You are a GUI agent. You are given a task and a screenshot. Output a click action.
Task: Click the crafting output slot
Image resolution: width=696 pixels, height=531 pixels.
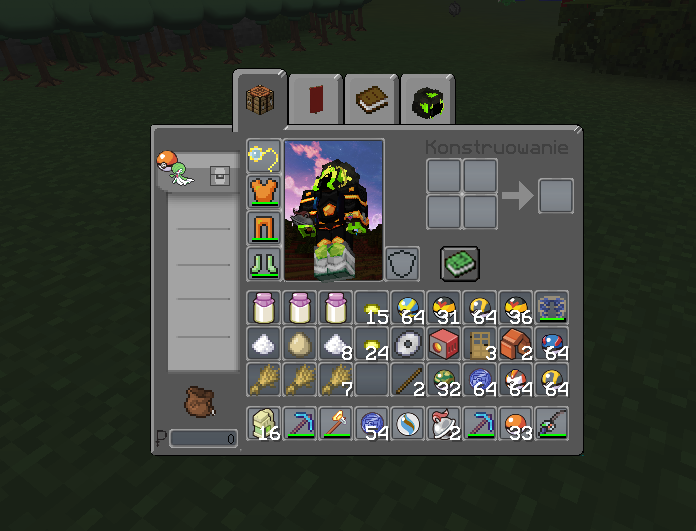click(556, 195)
